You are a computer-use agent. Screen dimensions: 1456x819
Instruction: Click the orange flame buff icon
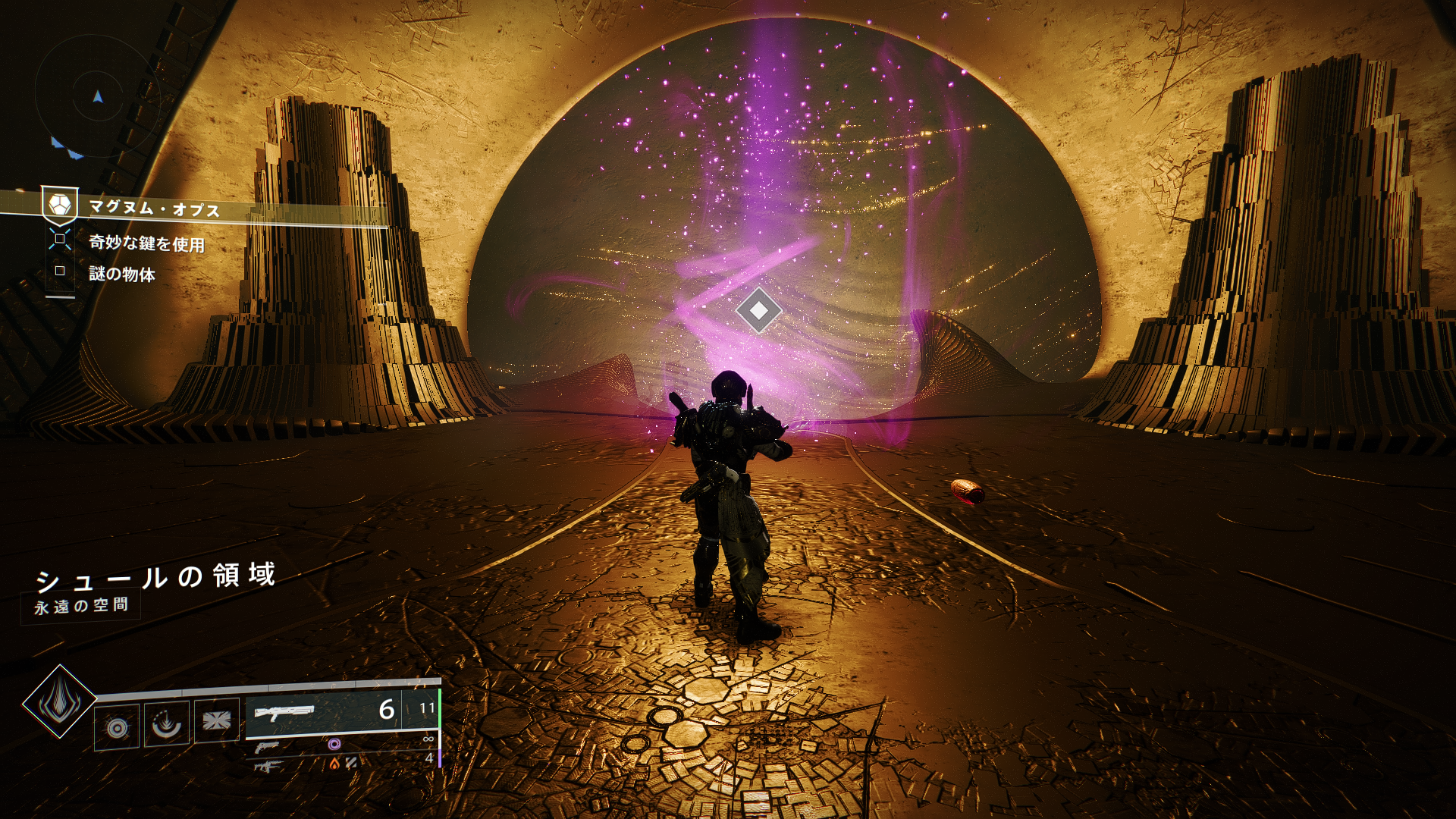(x=334, y=764)
